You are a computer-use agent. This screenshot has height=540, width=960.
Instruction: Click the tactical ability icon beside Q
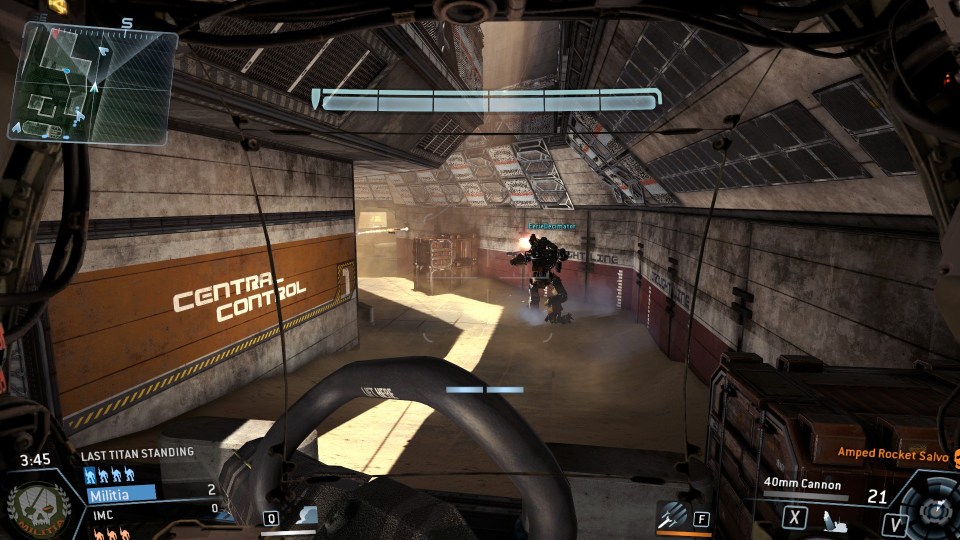tap(305, 517)
